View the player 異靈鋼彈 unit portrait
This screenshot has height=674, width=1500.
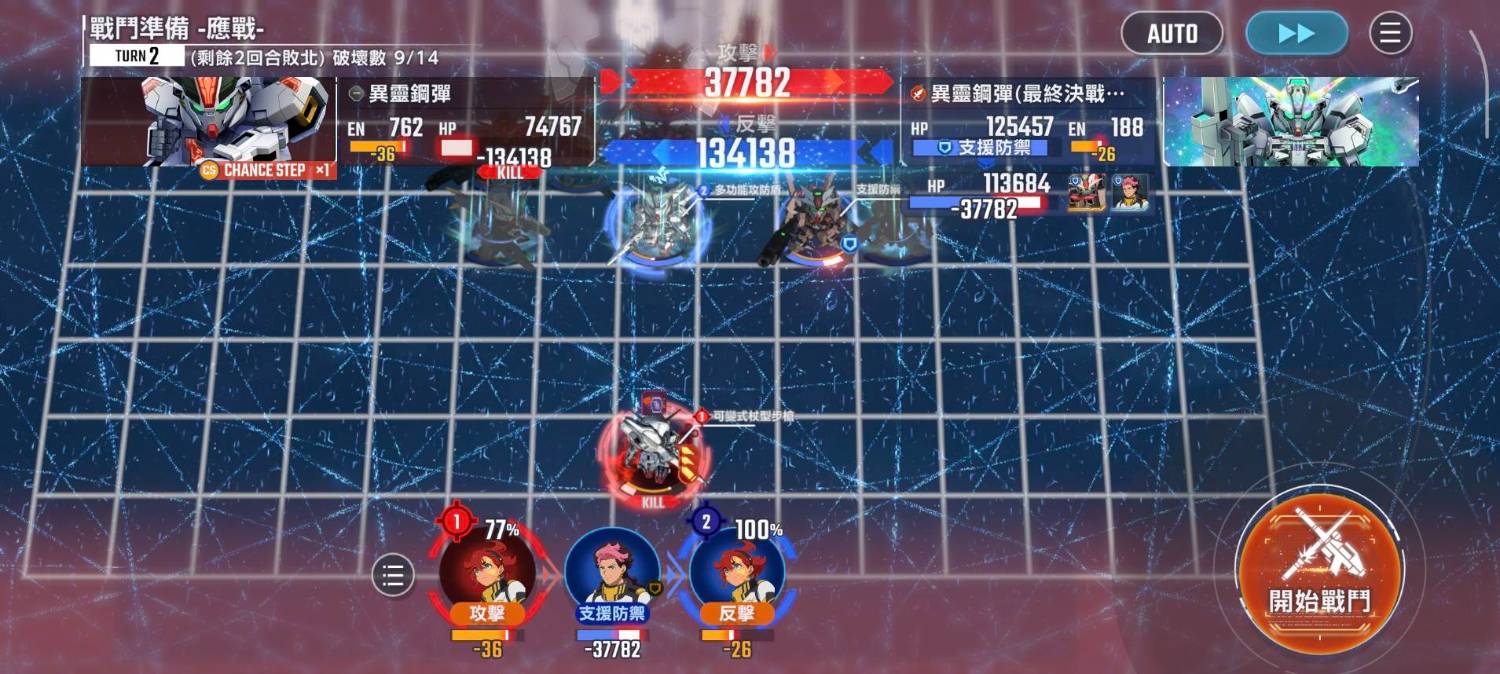point(206,120)
